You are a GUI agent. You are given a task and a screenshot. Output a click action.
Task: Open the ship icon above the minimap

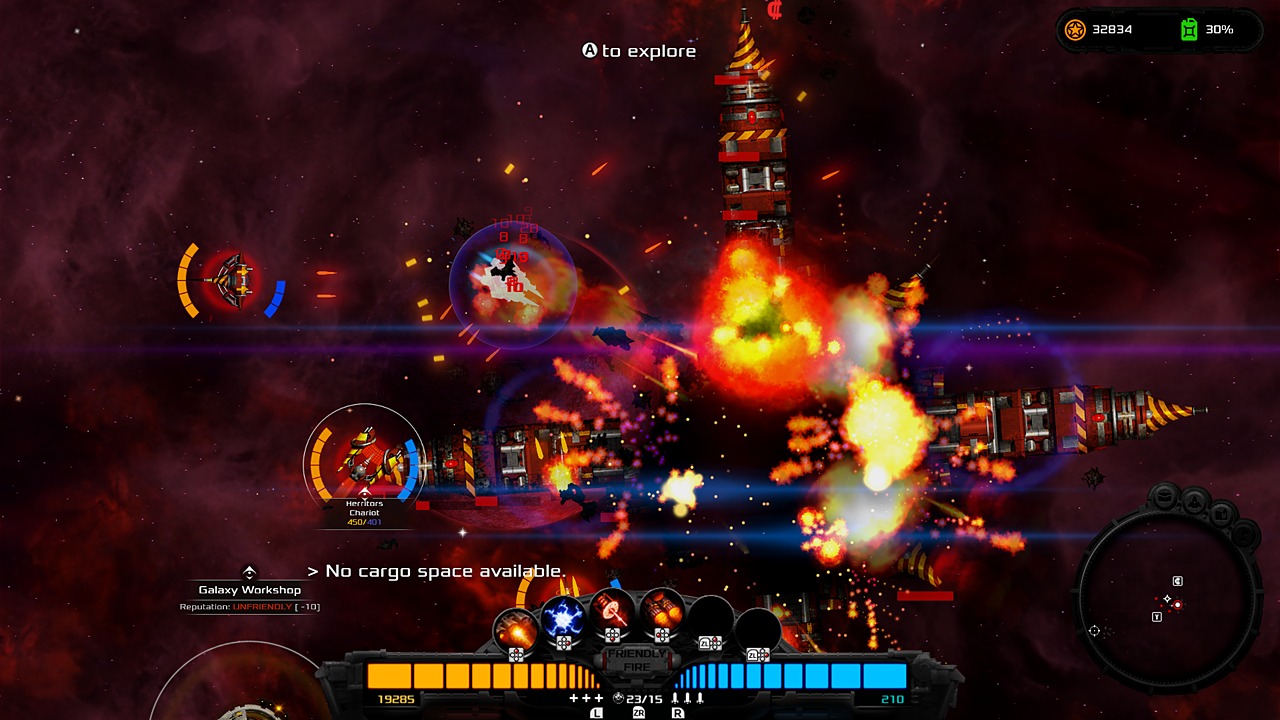click(1195, 500)
